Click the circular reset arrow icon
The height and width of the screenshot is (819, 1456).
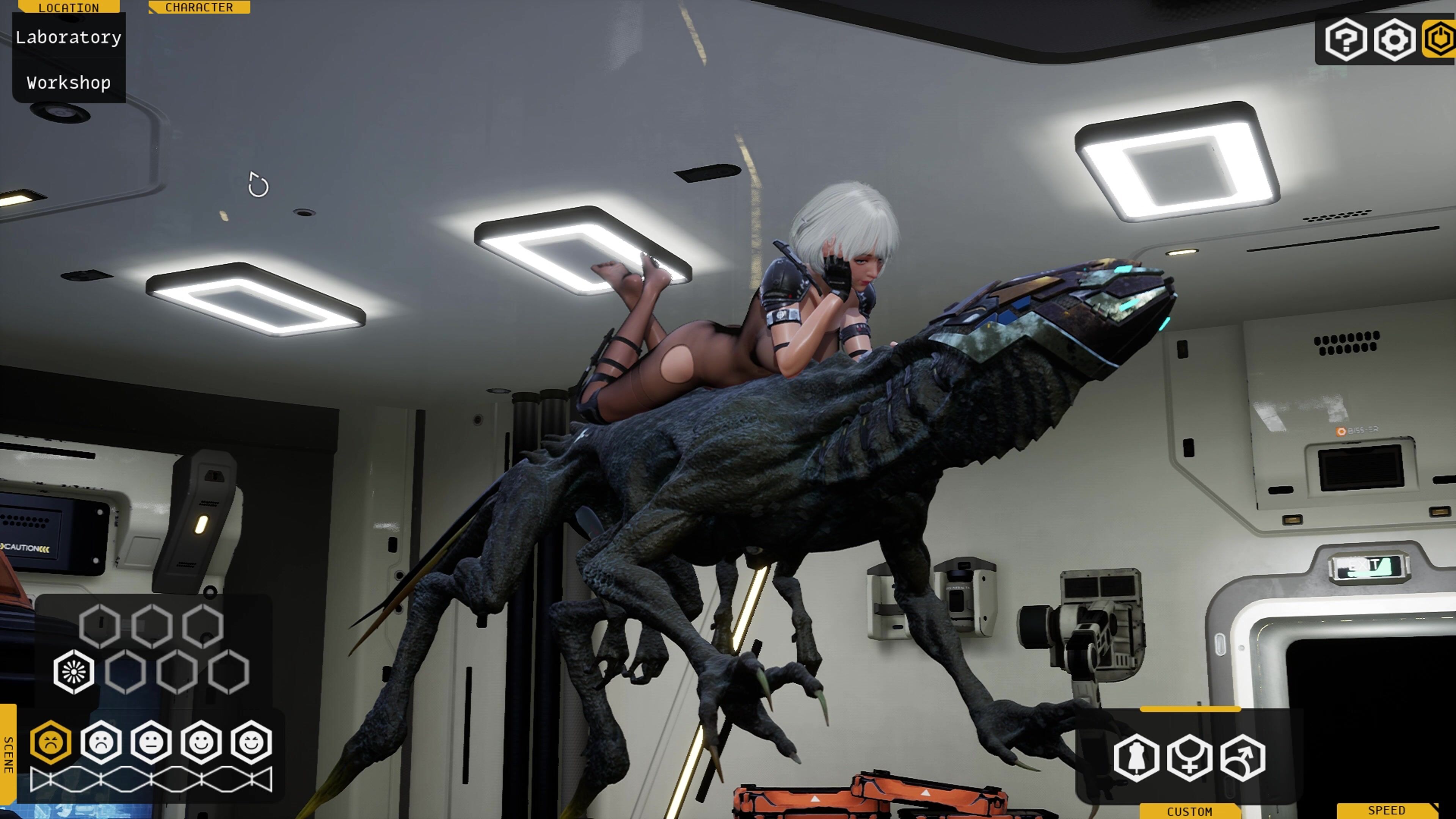(258, 185)
